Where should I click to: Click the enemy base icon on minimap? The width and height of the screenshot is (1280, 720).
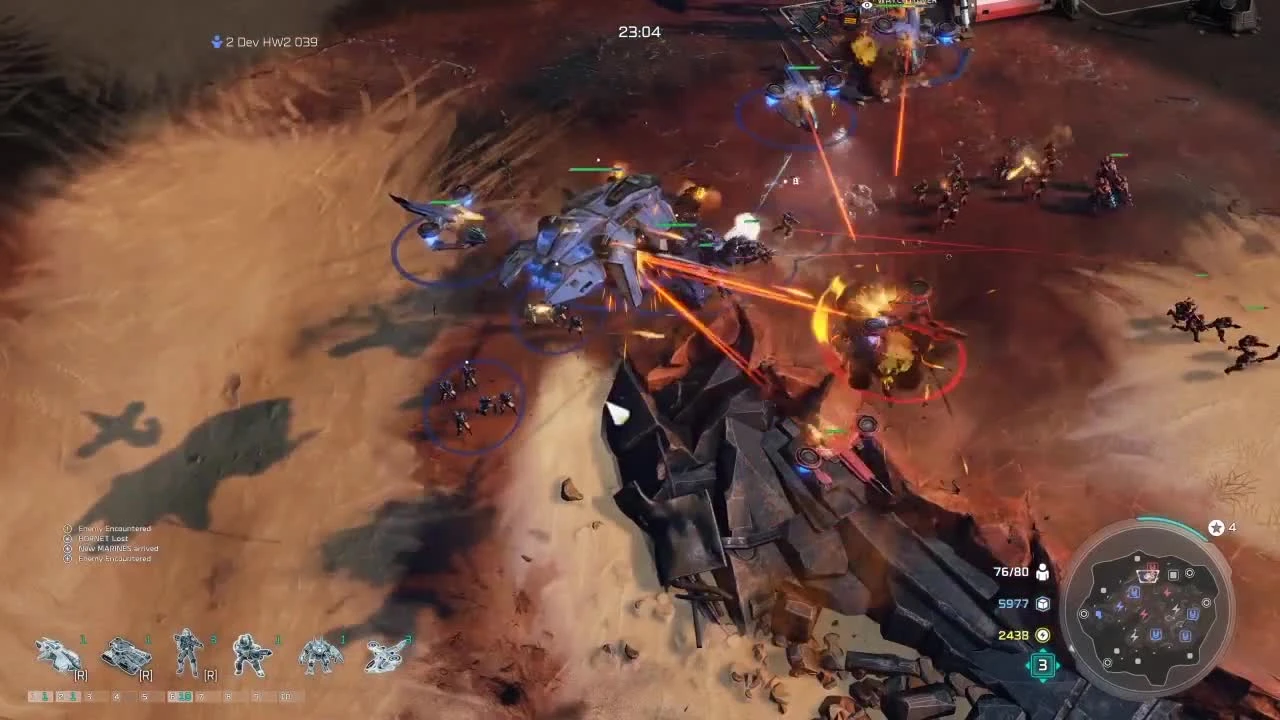(1152, 566)
